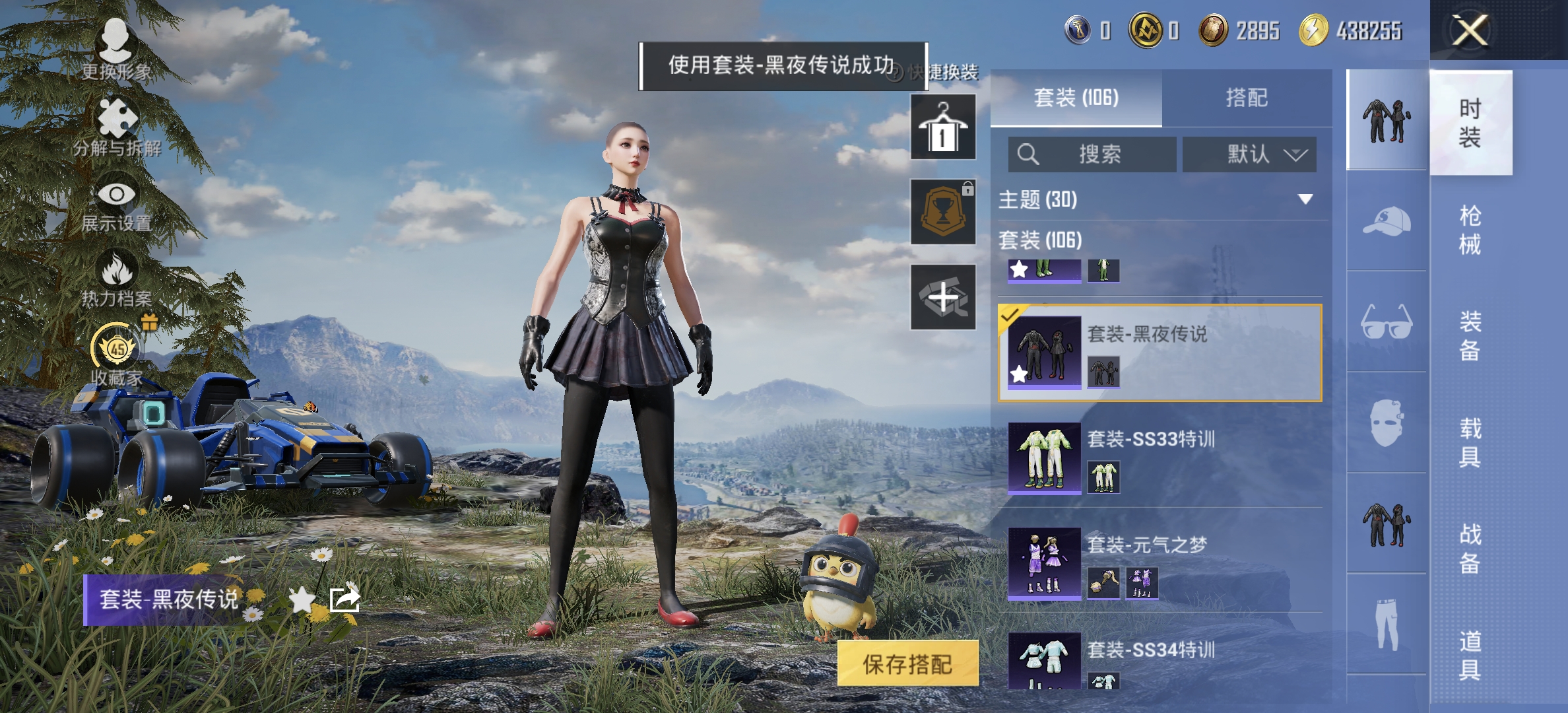
Task: Open the 默认 sort dropdown
Action: 1249,154
